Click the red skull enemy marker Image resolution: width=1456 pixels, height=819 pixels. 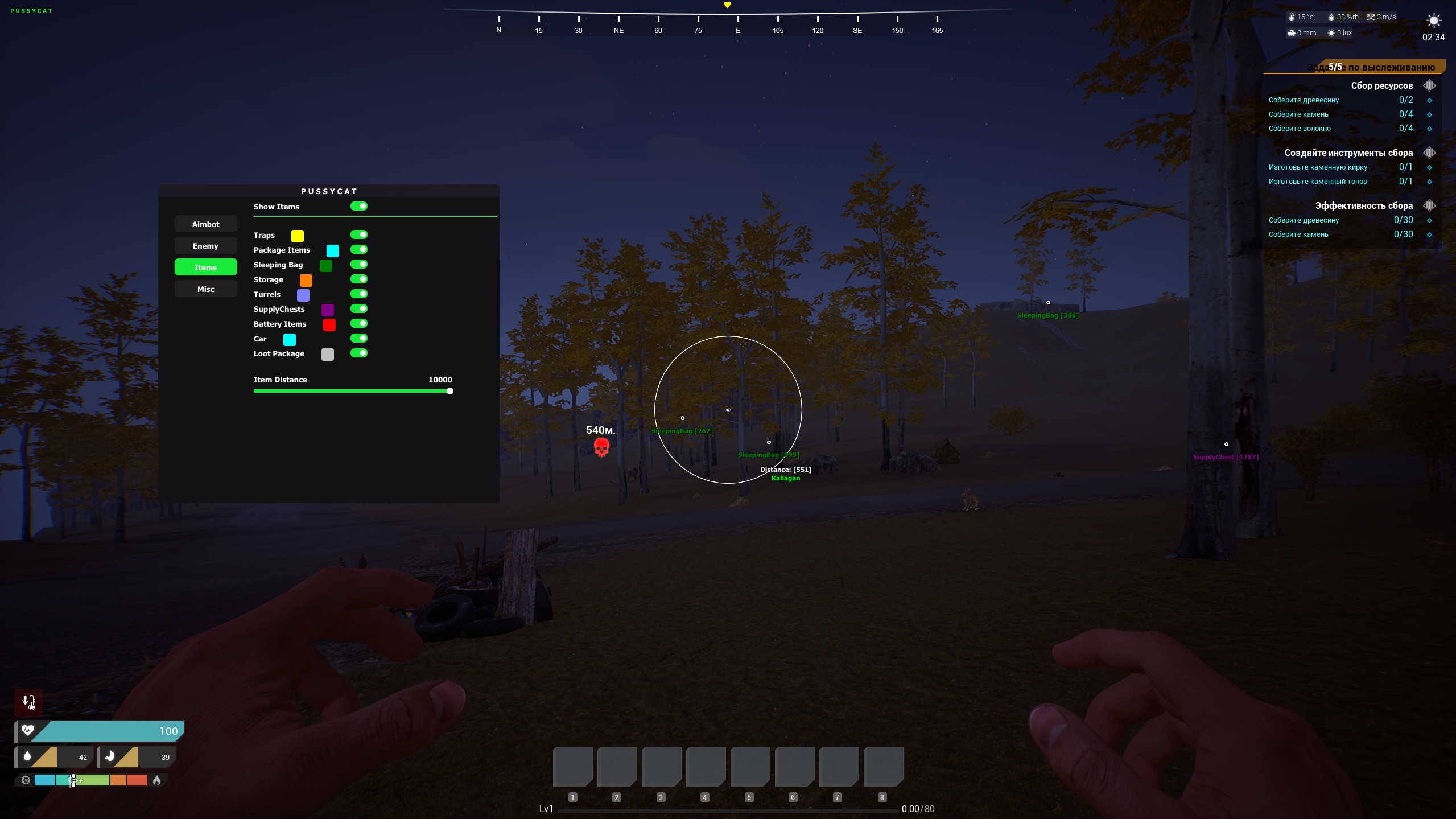(x=601, y=447)
